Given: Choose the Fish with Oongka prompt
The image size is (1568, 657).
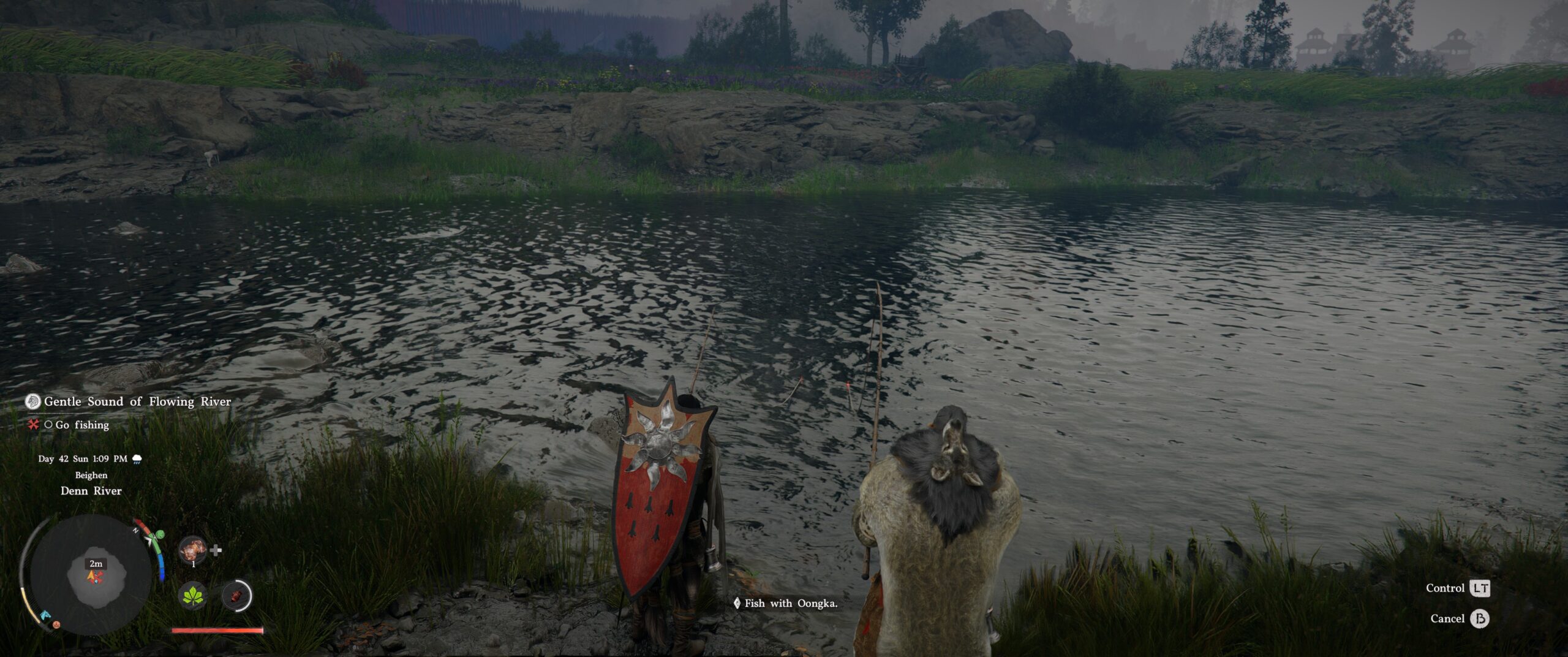Looking at the screenshot, I should pos(790,604).
